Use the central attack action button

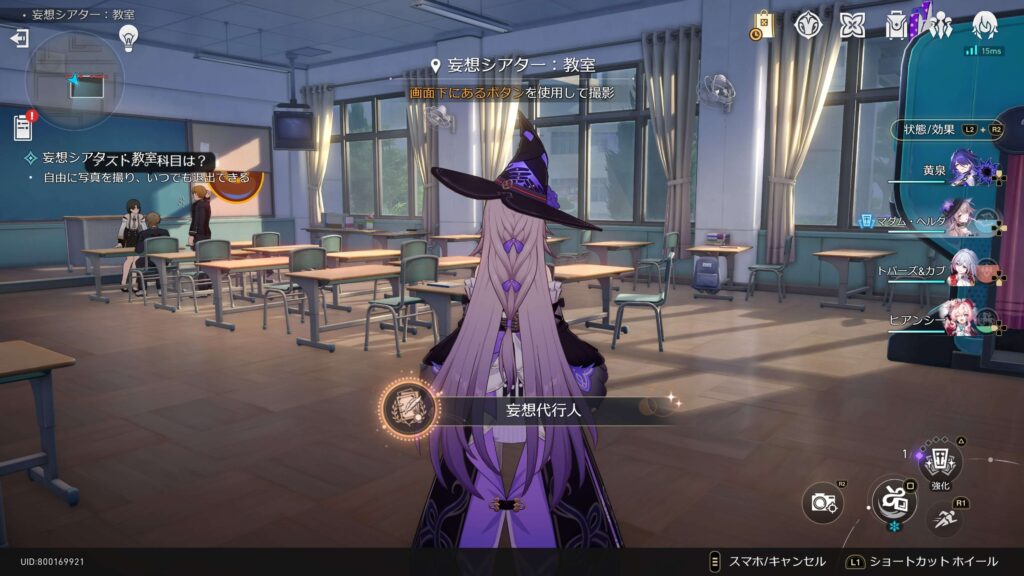point(893,500)
